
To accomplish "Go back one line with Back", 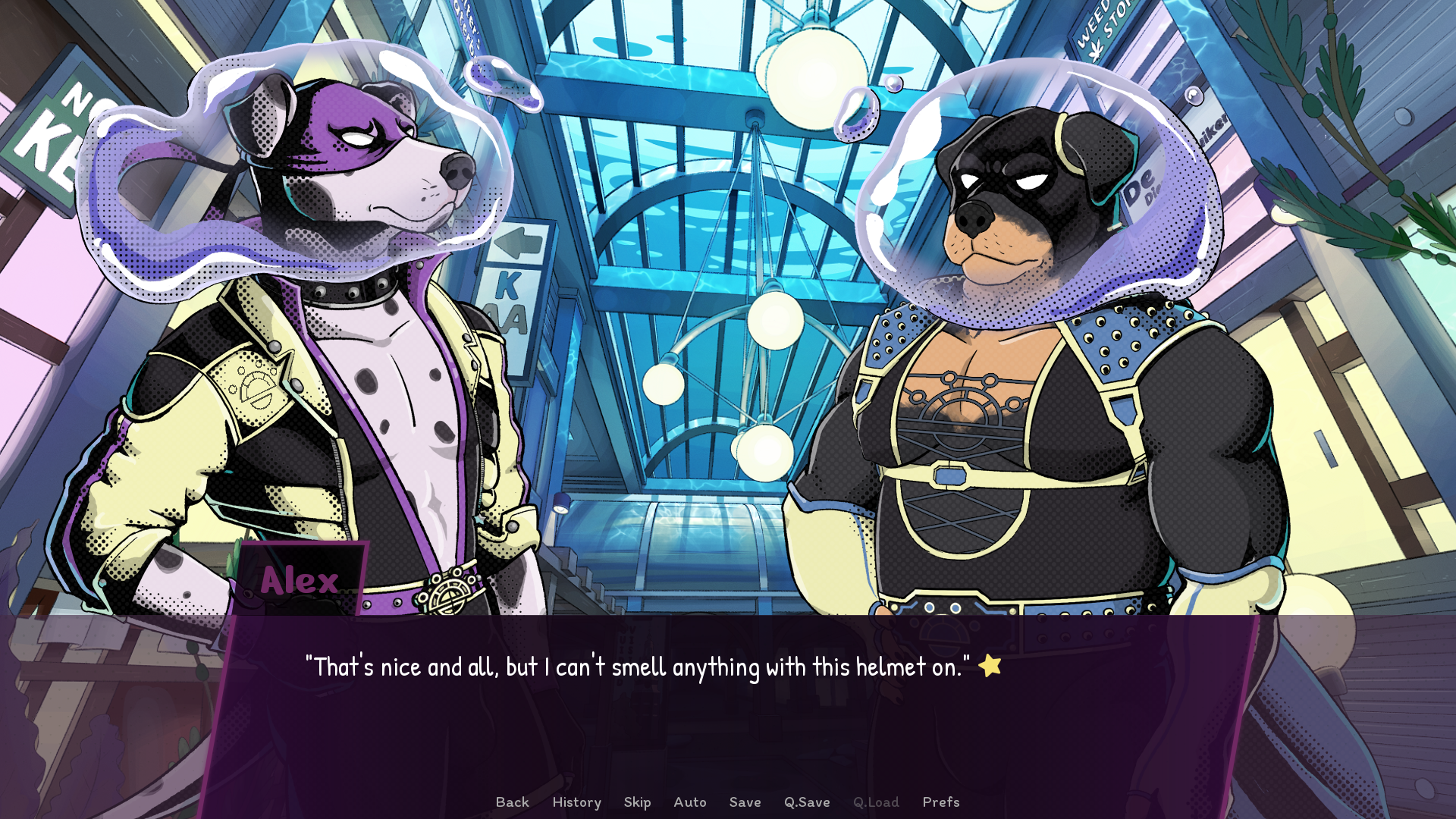I will tap(512, 802).
